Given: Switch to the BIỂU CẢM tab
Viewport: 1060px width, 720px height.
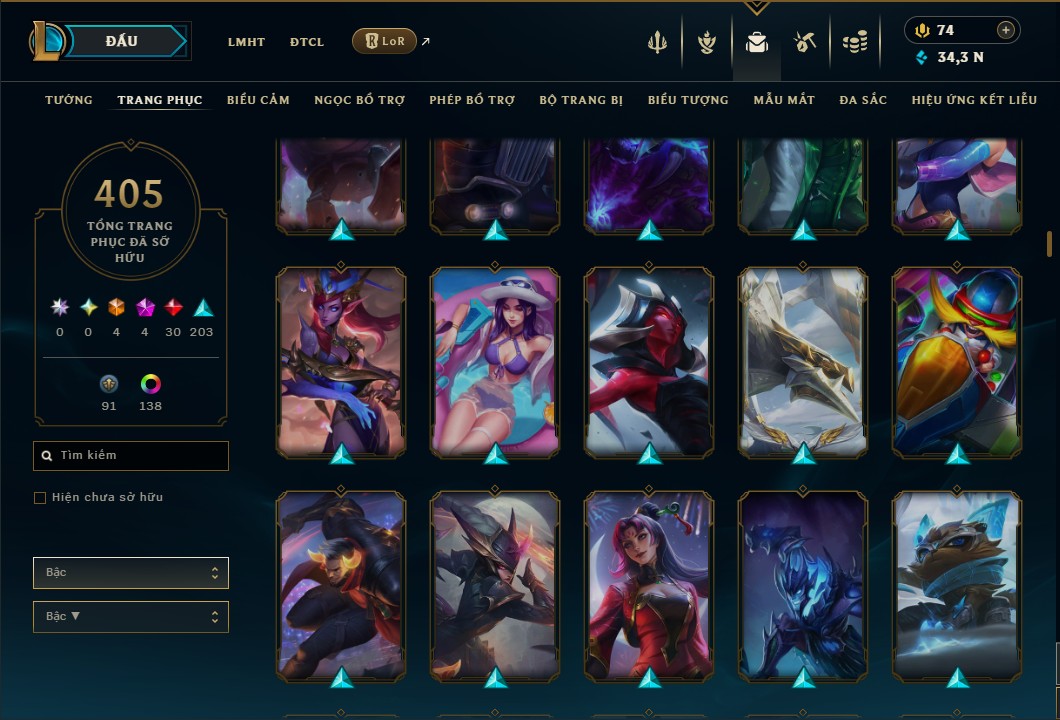Looking at the screenshot, I should 258,100.
